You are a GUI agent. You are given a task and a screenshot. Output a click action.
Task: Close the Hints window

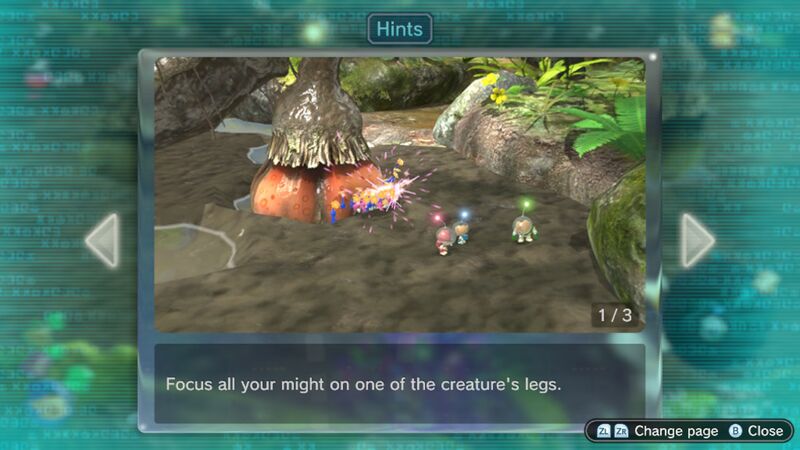pos(756,431)
